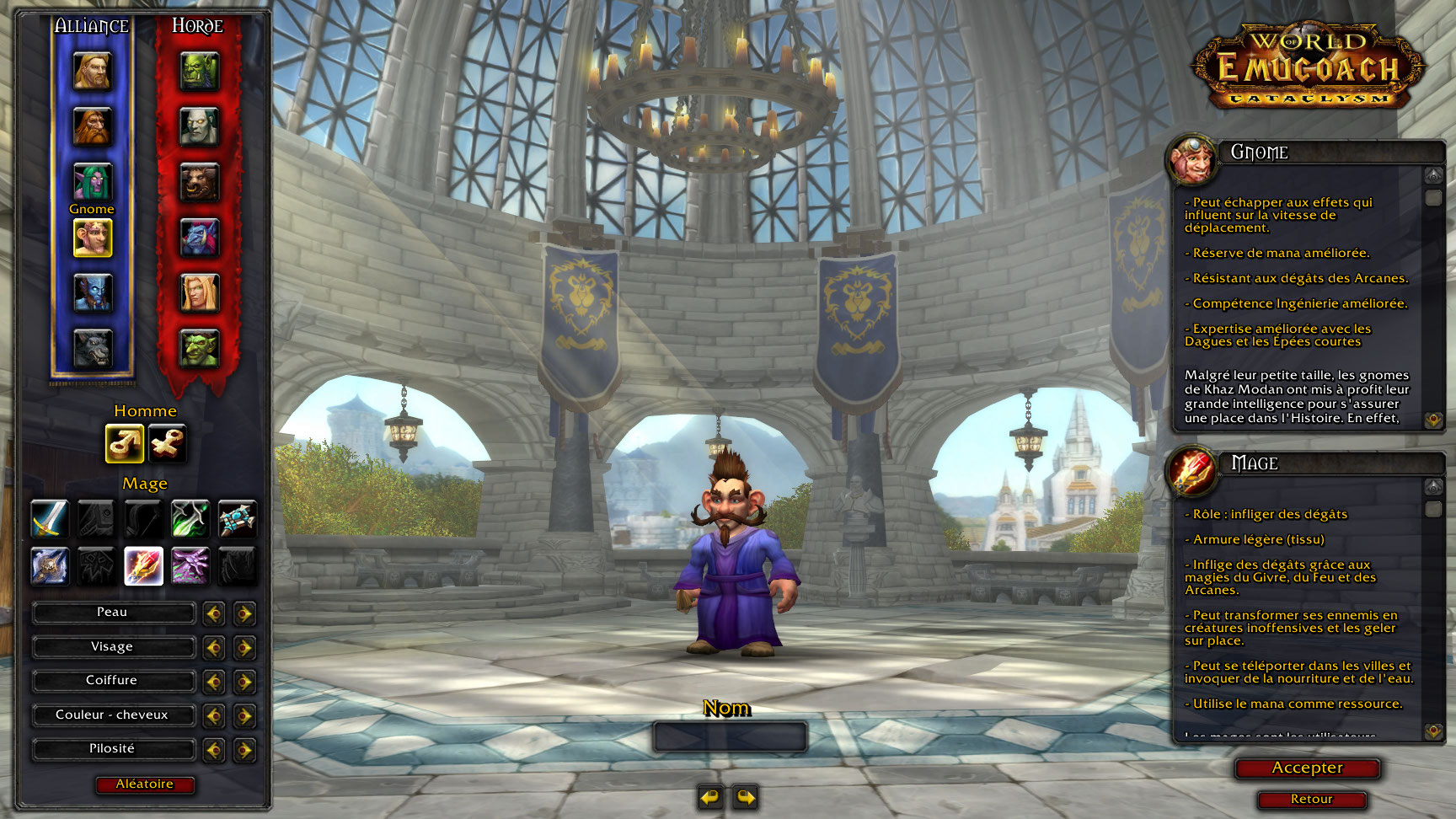The height and width of the screenshot is (819, 1456).
Task: Click the next arrow for Peau
Action: pos(244,613)
